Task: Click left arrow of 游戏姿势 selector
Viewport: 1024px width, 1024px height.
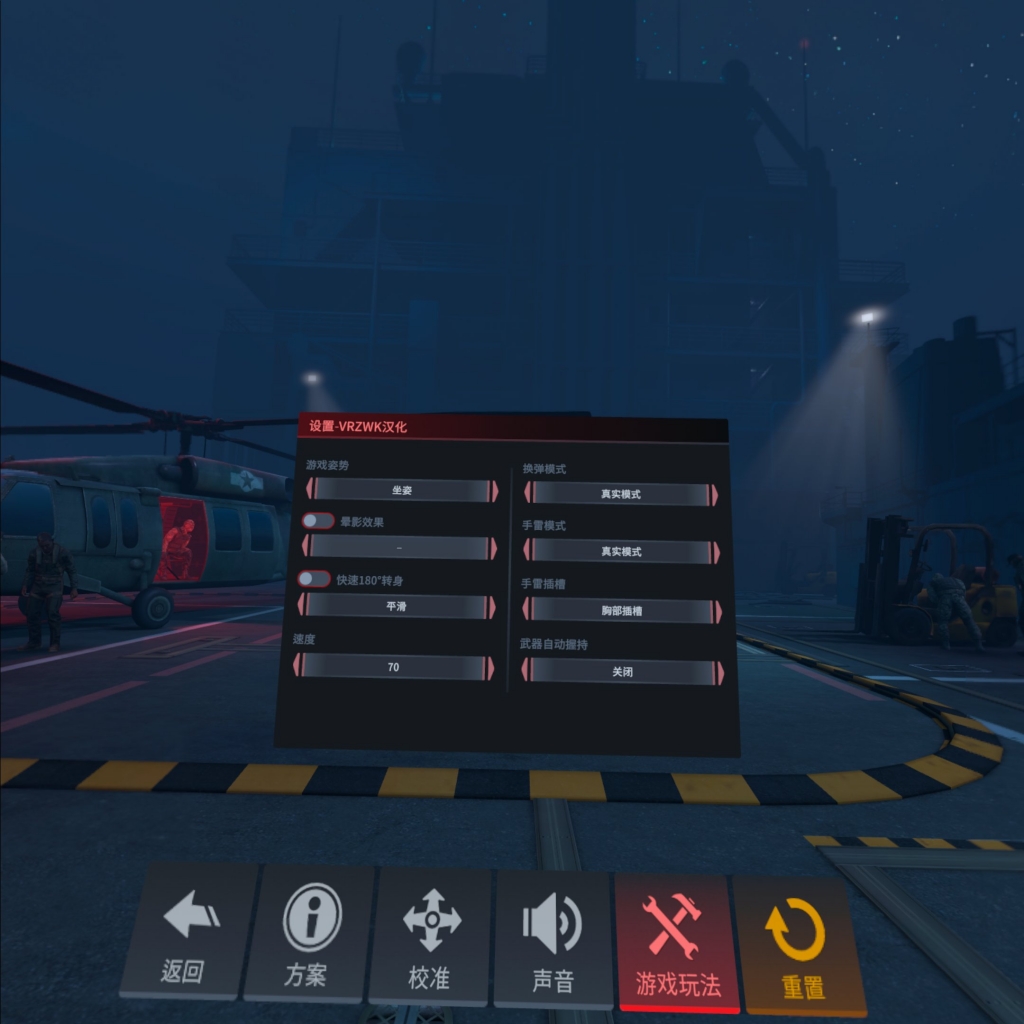Action: [x=310, y=489]
